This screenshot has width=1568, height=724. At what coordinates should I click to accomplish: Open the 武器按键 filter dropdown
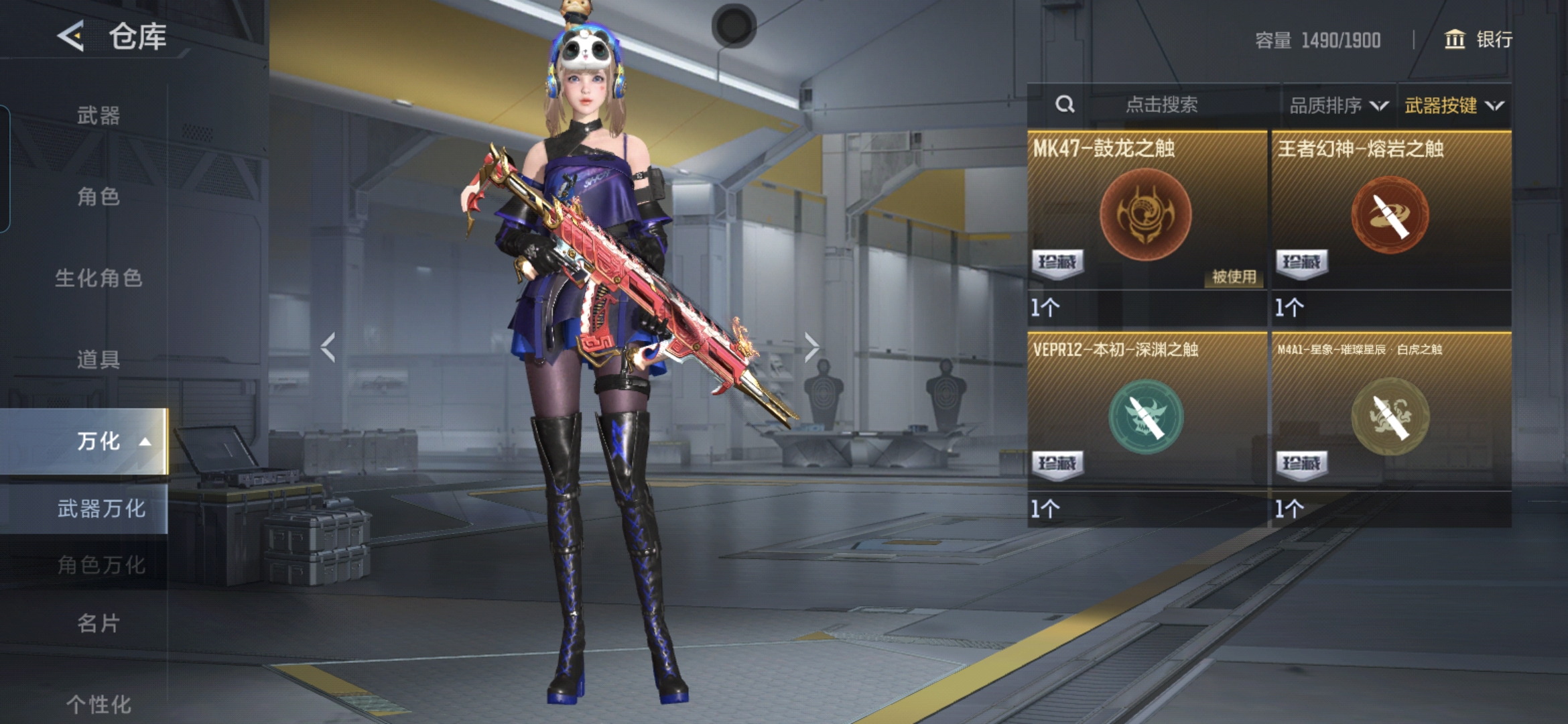1453,105
